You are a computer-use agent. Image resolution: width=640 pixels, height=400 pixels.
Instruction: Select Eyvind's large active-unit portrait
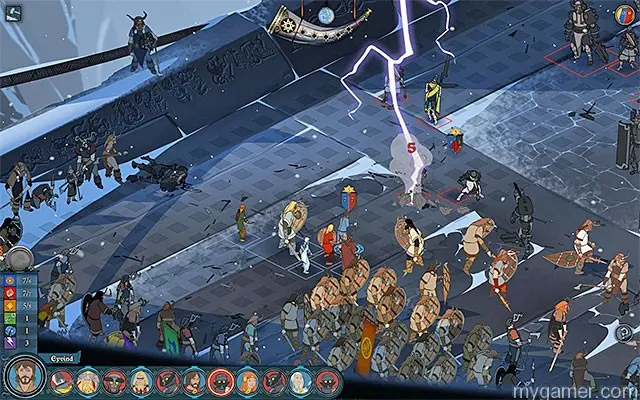[22, 378]
